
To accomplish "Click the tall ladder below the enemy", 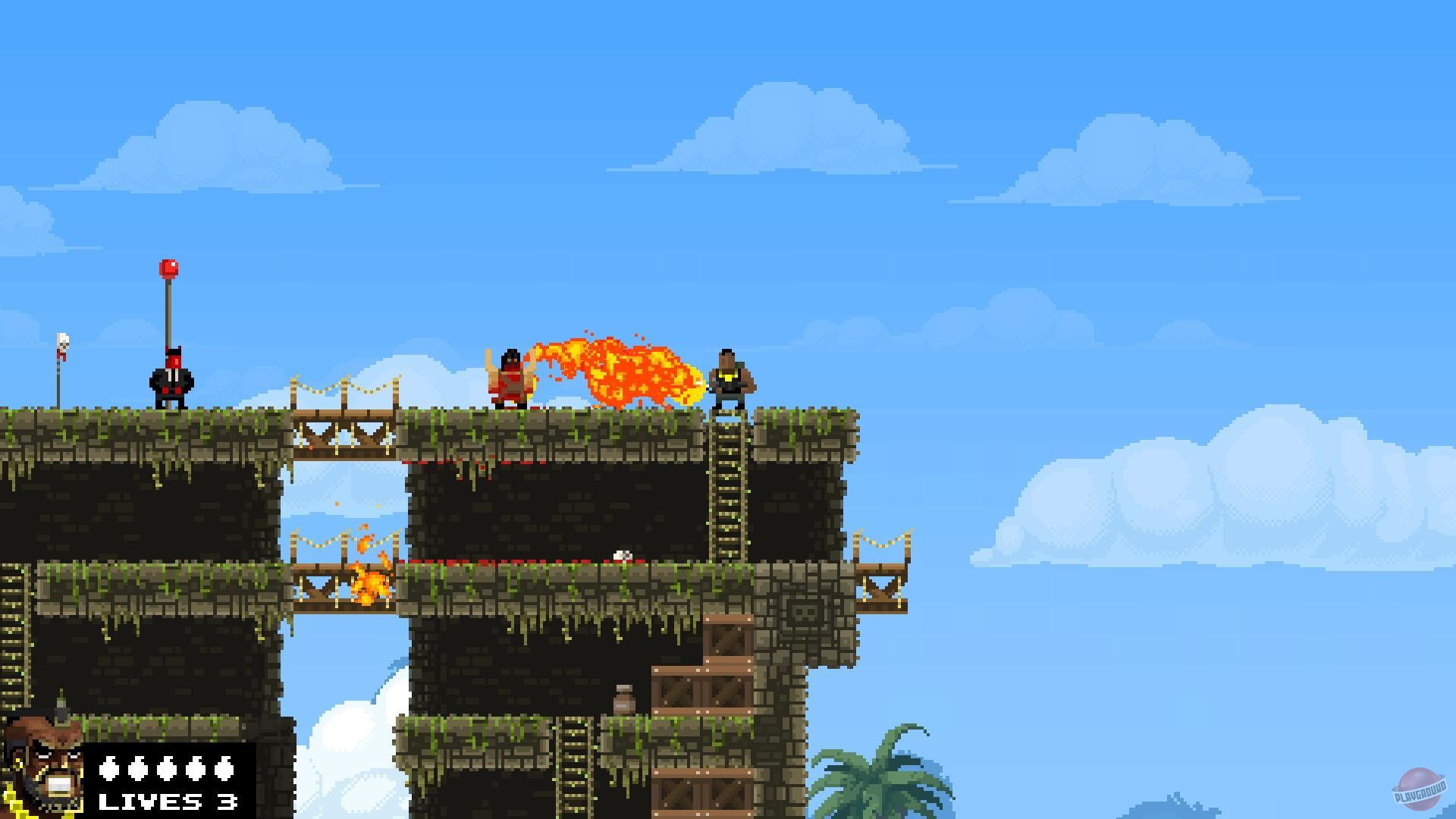I will click(x=728, y=485).
